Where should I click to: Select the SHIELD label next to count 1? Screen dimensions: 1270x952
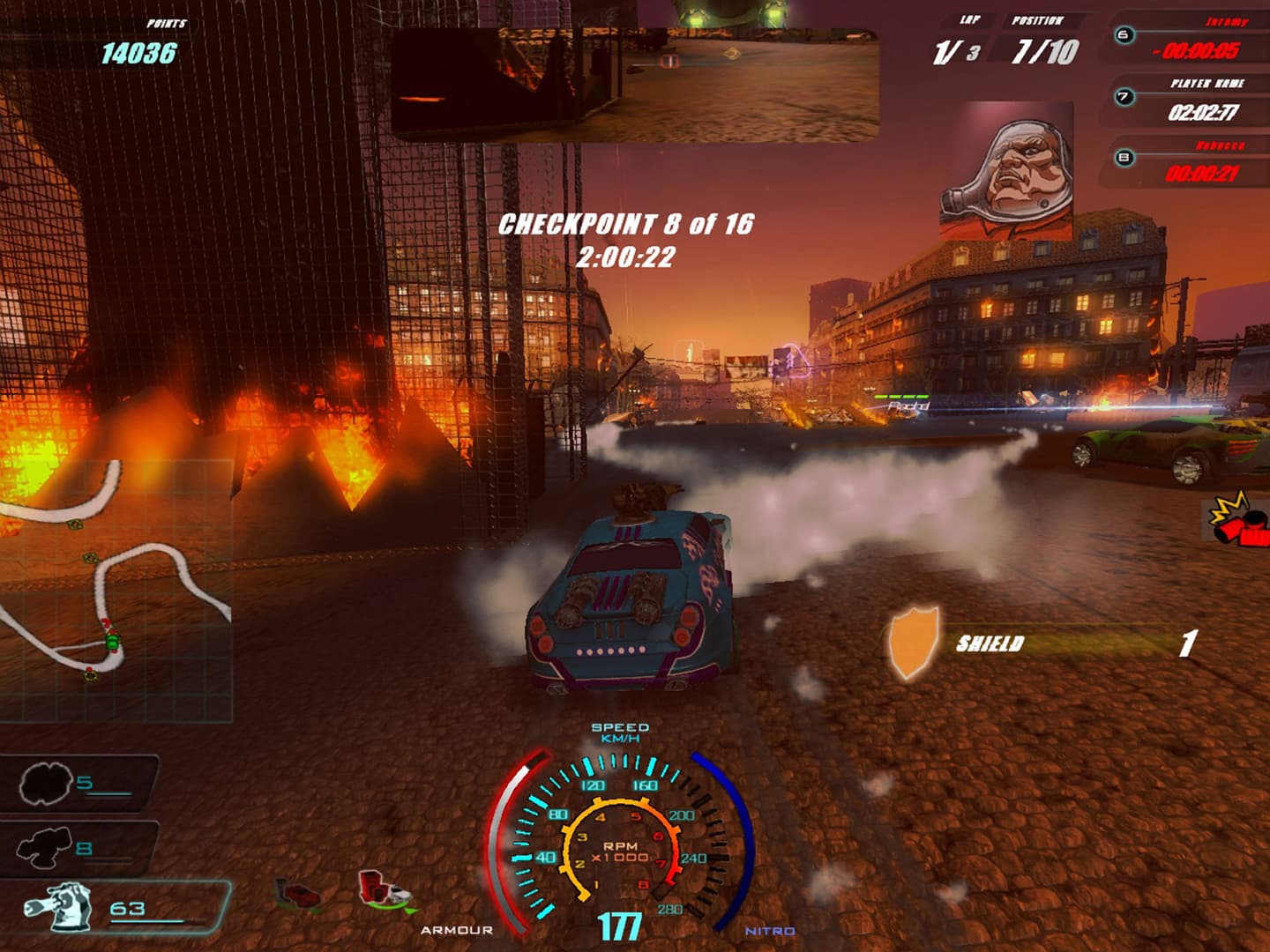point(988,643)
